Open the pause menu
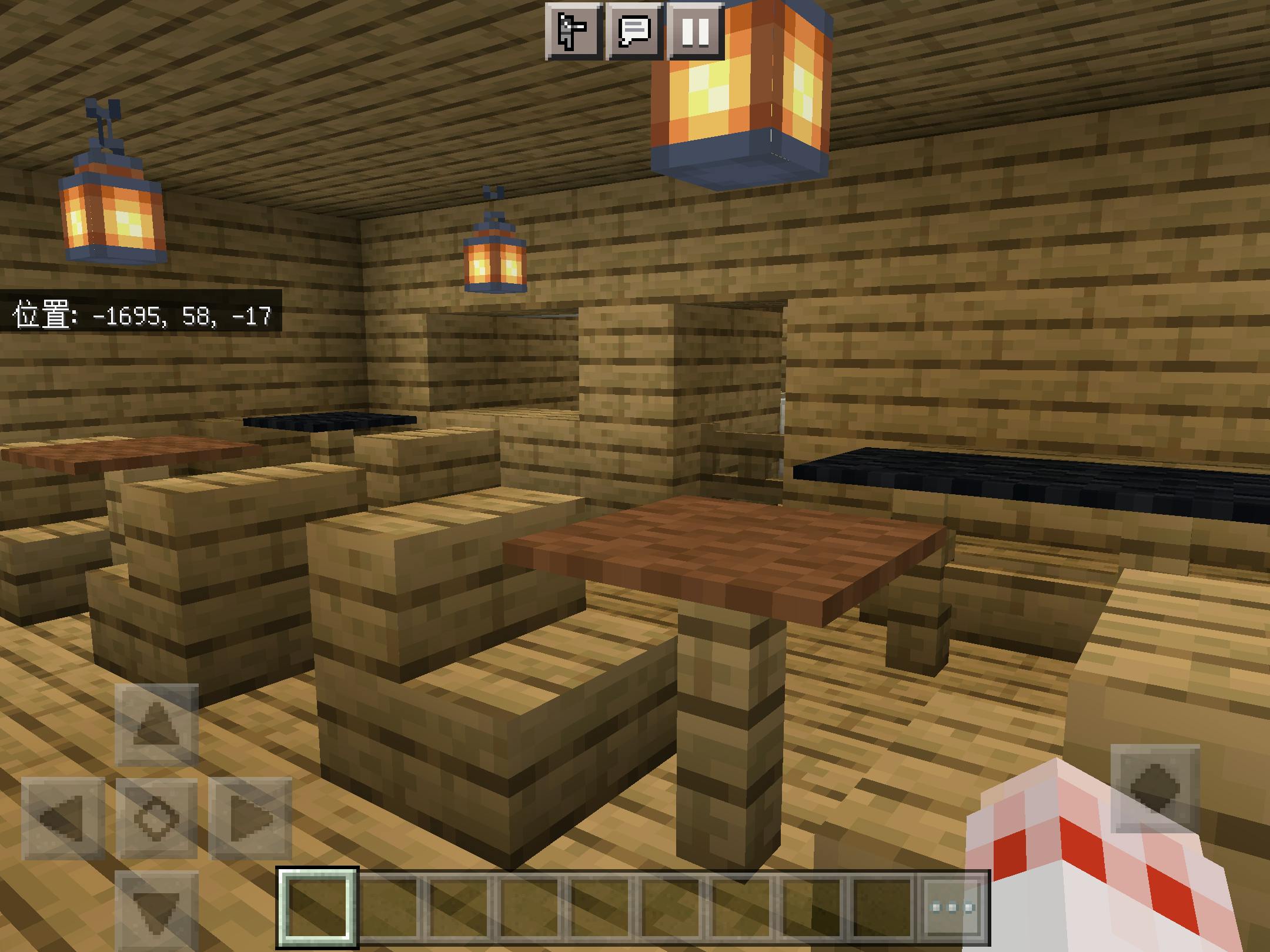1270x952 pixels. pyautogui.click(x=696, y=31)
